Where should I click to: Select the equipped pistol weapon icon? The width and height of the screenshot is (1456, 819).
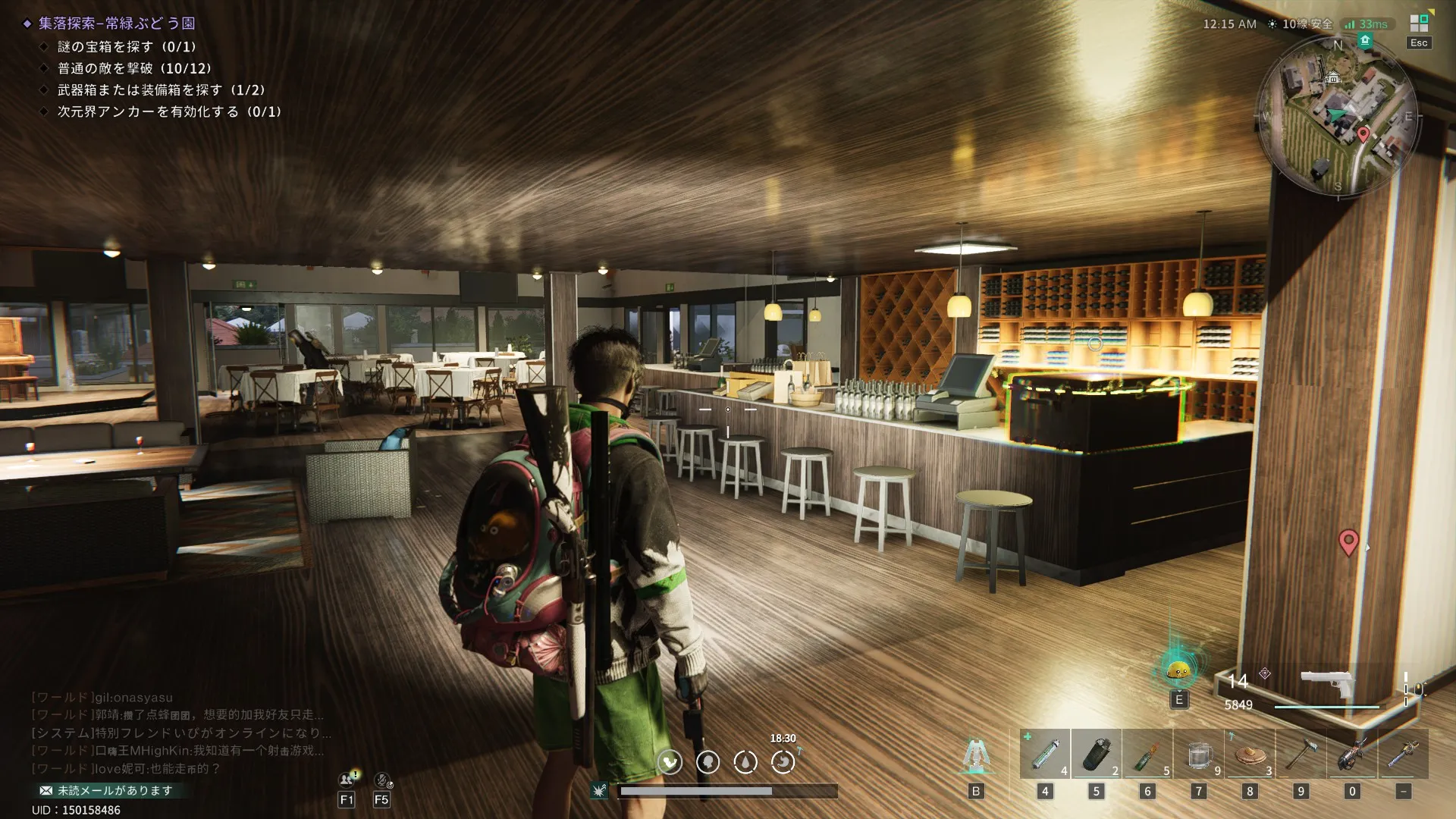[x=1326, y=682]
